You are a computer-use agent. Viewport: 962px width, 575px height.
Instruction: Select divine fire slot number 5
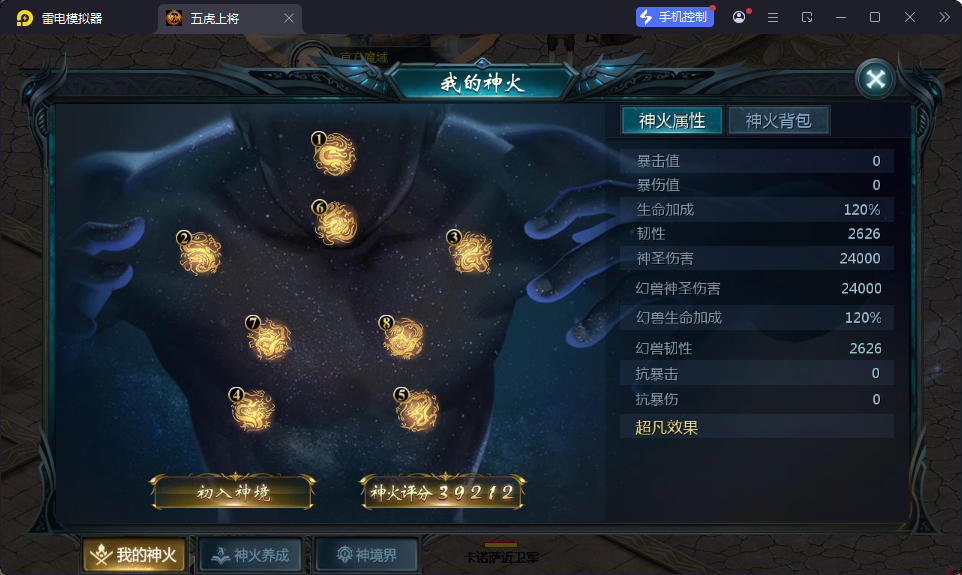pos(417,410)
